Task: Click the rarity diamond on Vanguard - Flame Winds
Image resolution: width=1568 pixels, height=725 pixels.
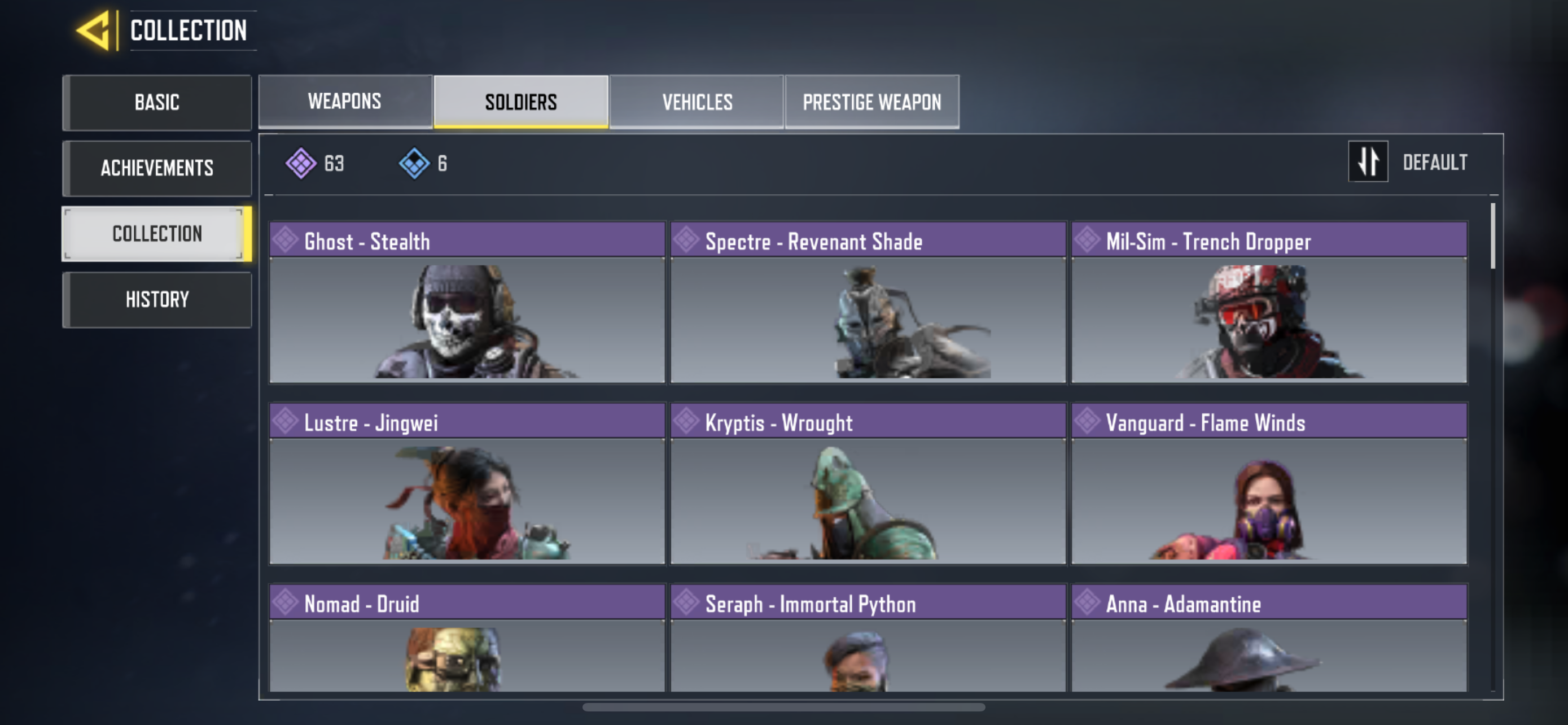Action: pyautogui.click(x=1087, y=421)
